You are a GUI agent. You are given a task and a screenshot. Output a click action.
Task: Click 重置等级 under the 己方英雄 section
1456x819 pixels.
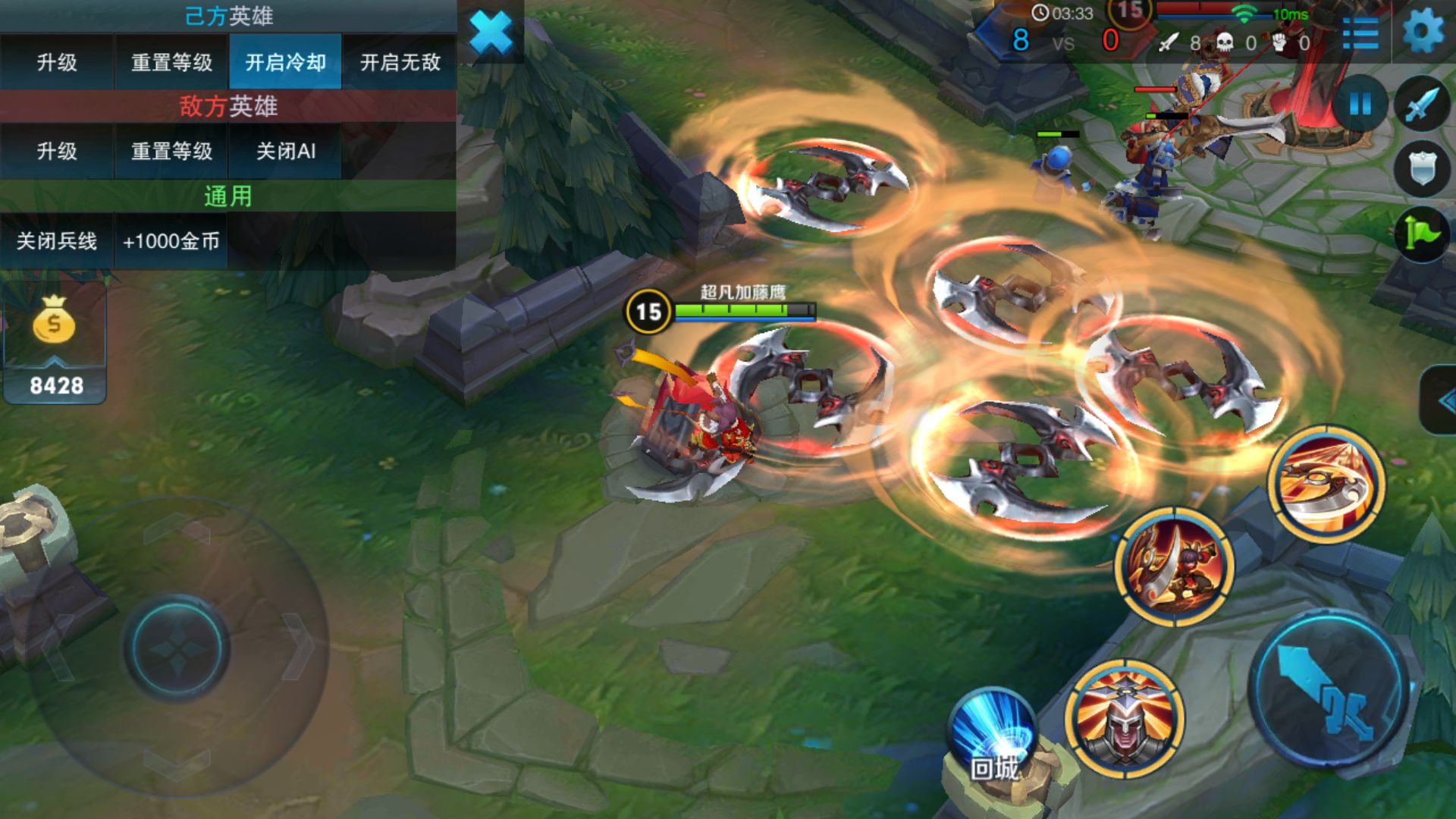[x=171, y=62]
